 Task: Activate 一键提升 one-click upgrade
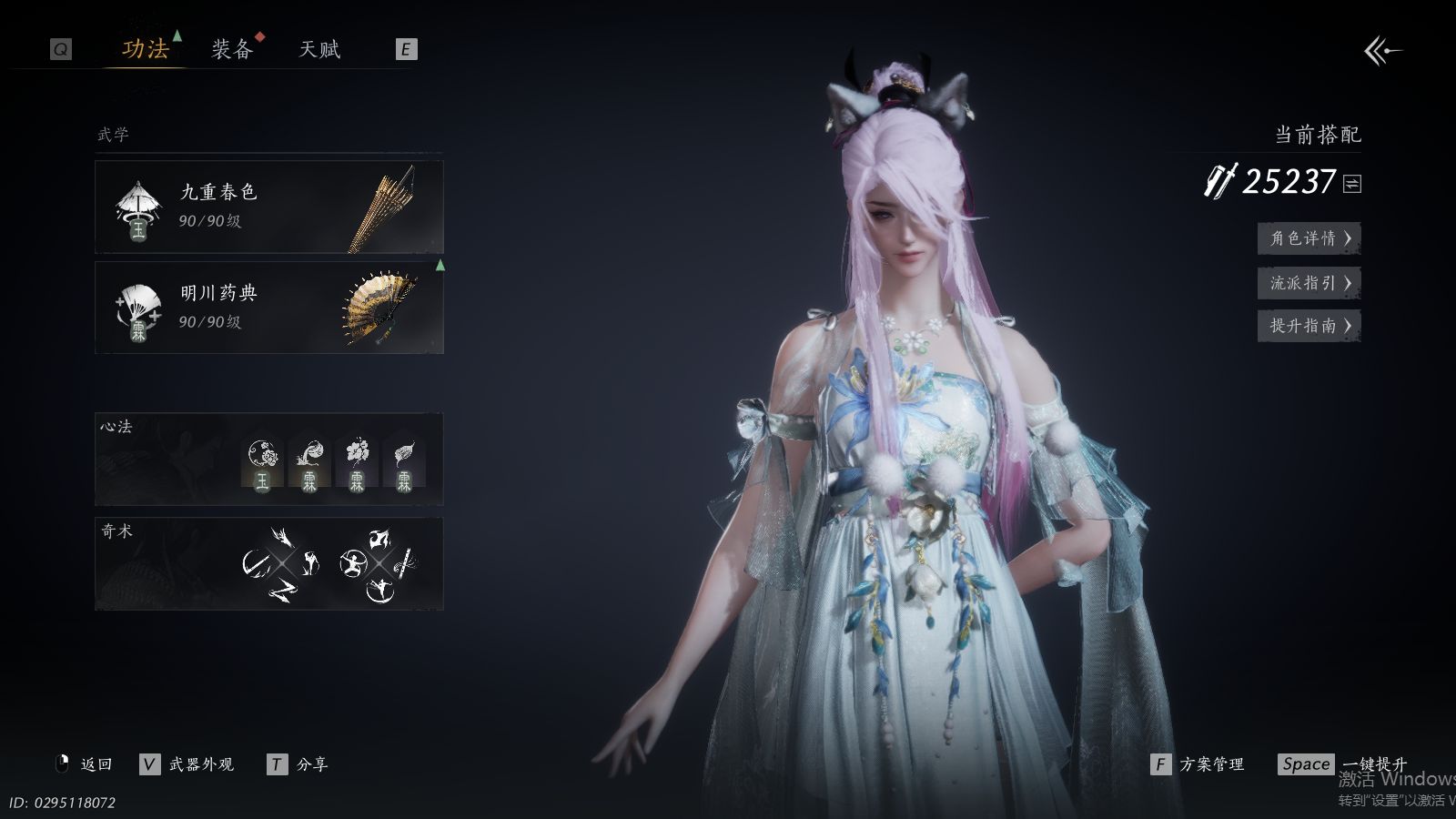(x=1344, y=764)
